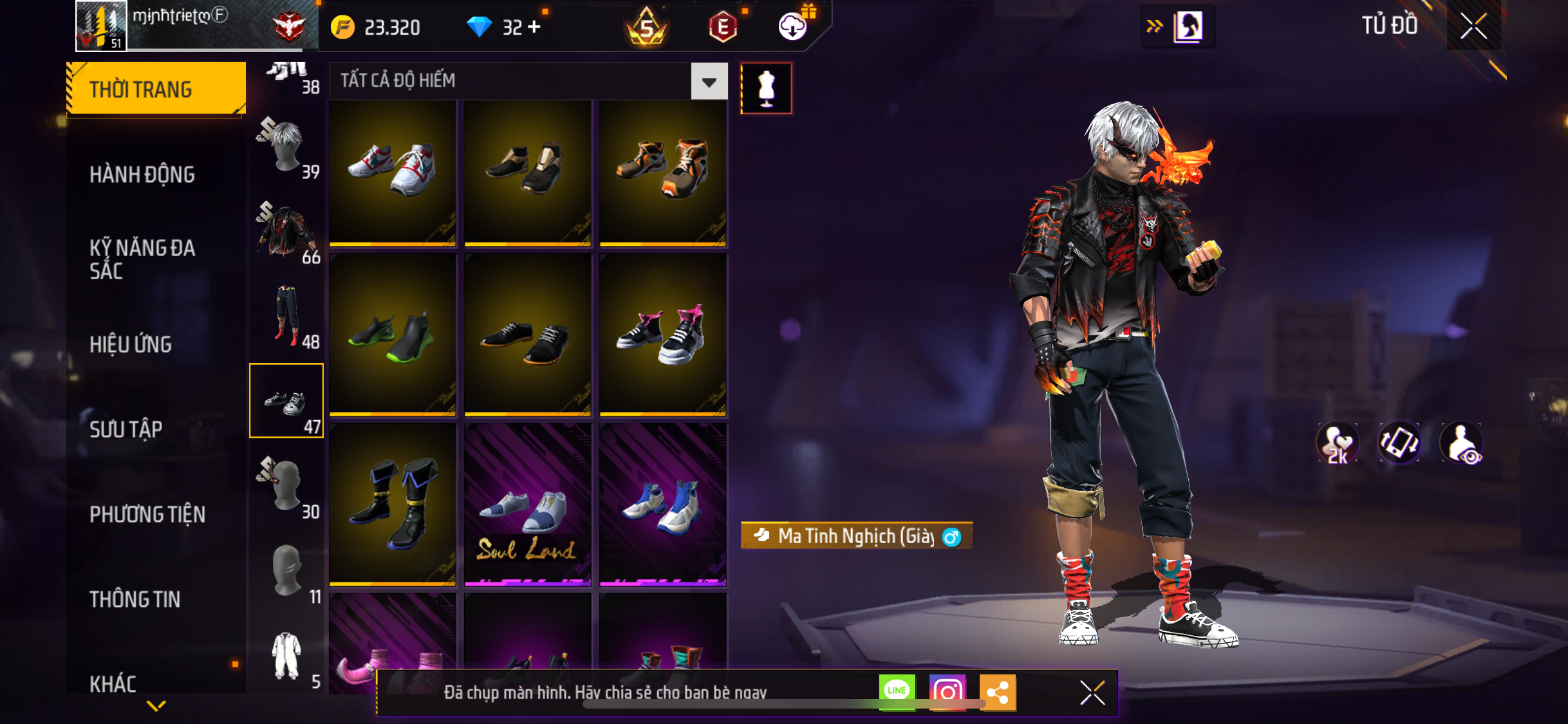Open the SƯU TẬP tab

(x=126, y=429)
